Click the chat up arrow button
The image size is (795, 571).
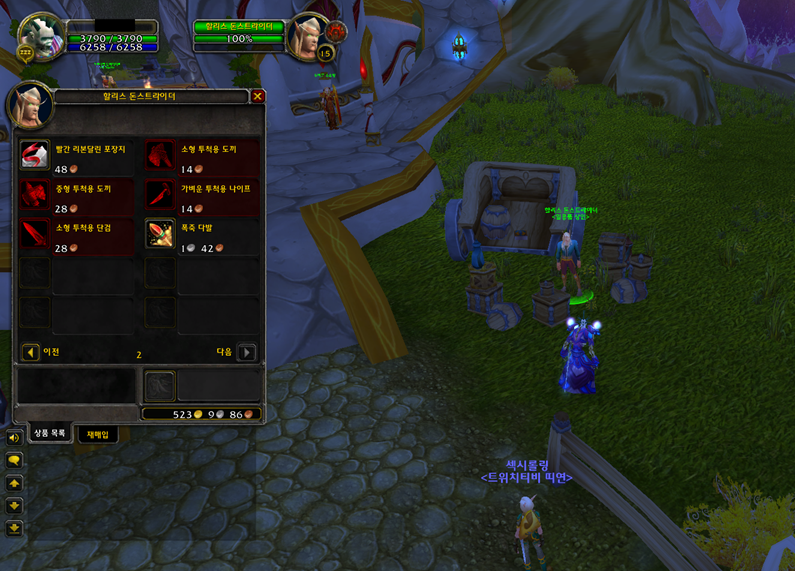(x=14, y=483)
